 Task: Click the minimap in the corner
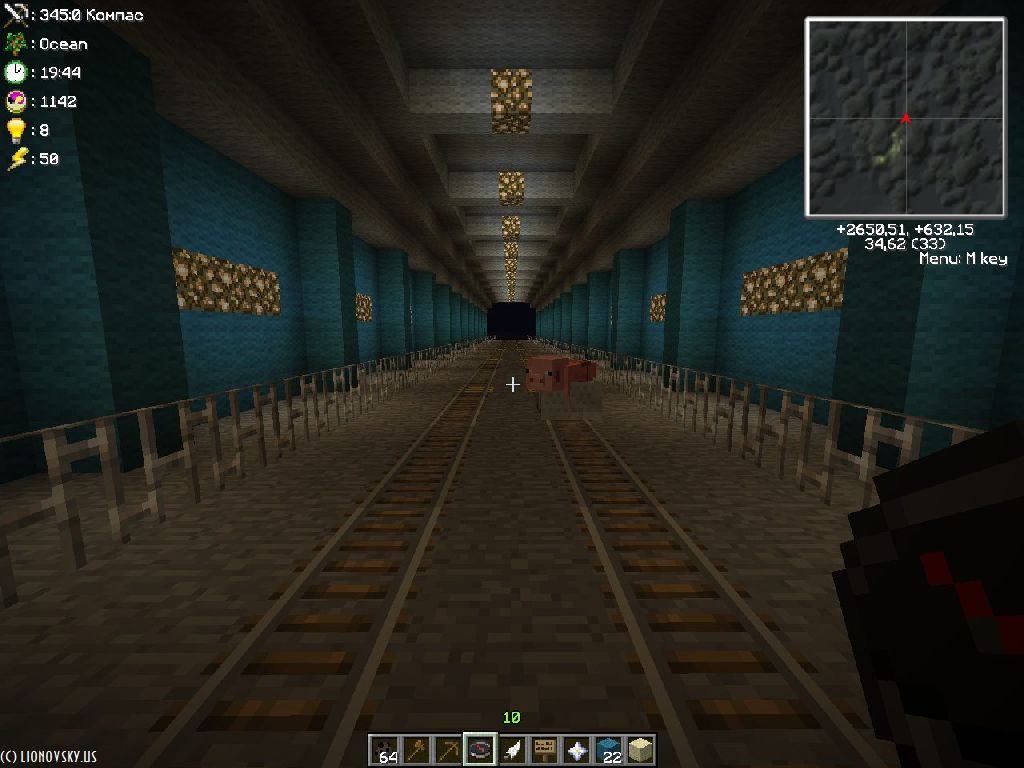pyautogui.click(x=905, y=117)
